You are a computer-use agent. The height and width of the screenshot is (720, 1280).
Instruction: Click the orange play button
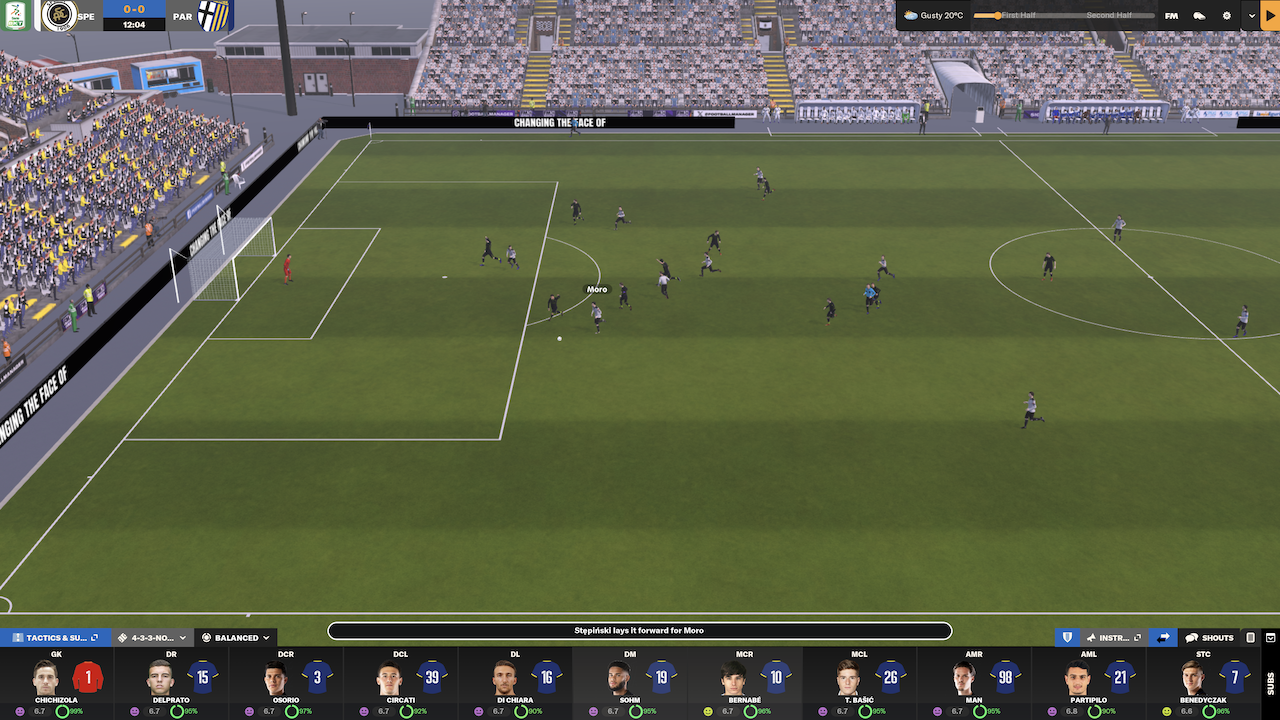(x=1271, y=16)
